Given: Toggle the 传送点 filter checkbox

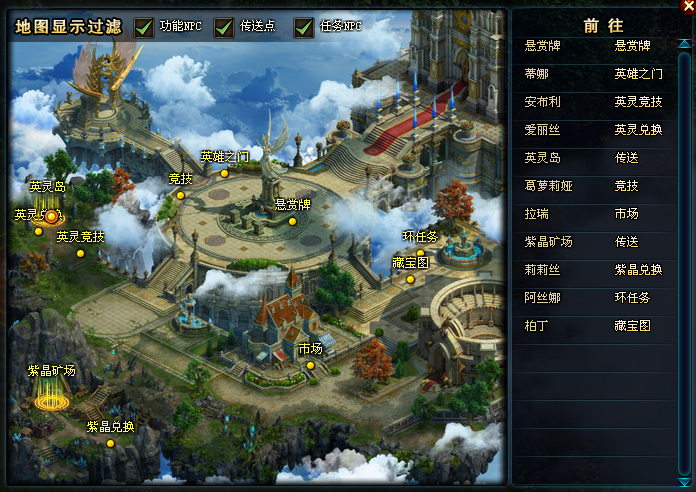Looking at the screenshot, I should pos(224,27).
